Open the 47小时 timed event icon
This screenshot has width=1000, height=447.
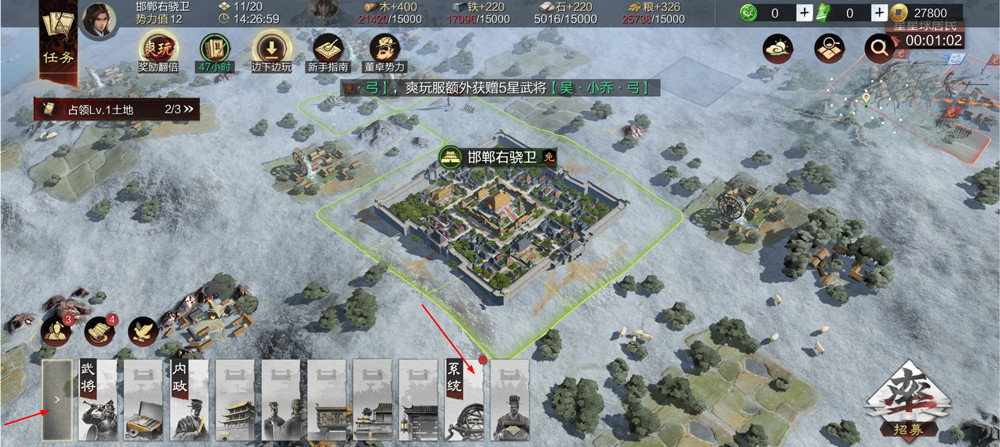(211, 48)
